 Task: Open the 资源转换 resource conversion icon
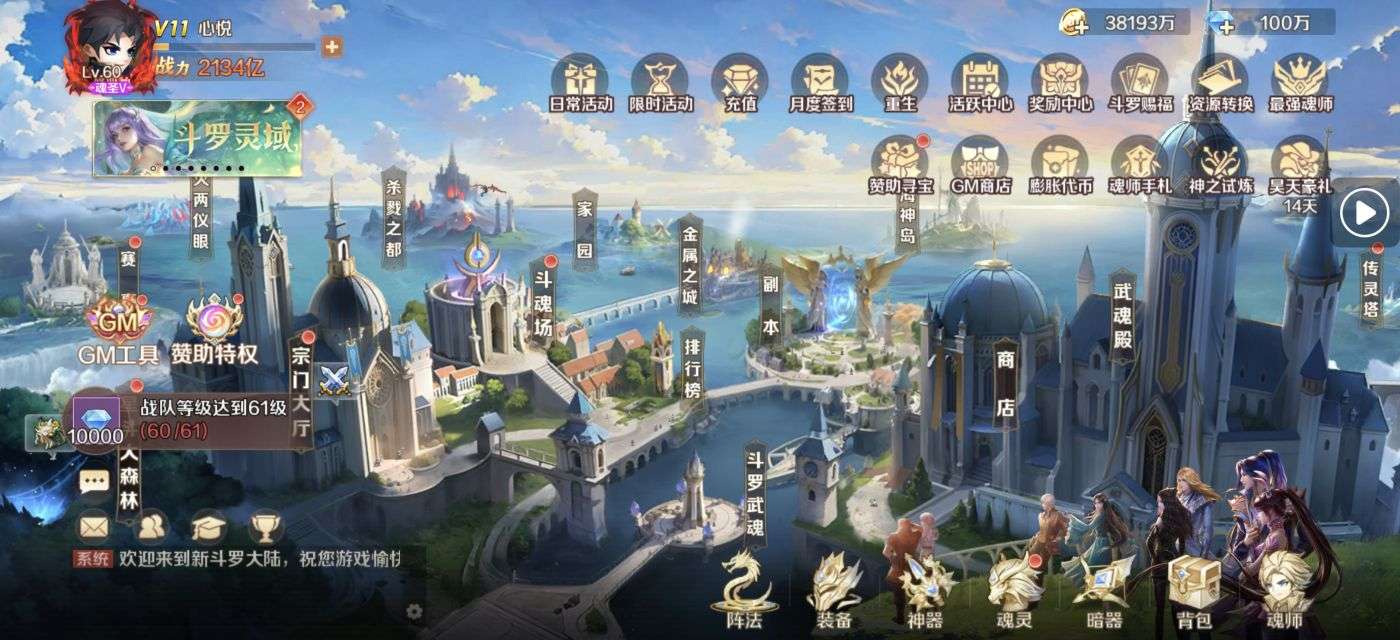point(1220,78)
